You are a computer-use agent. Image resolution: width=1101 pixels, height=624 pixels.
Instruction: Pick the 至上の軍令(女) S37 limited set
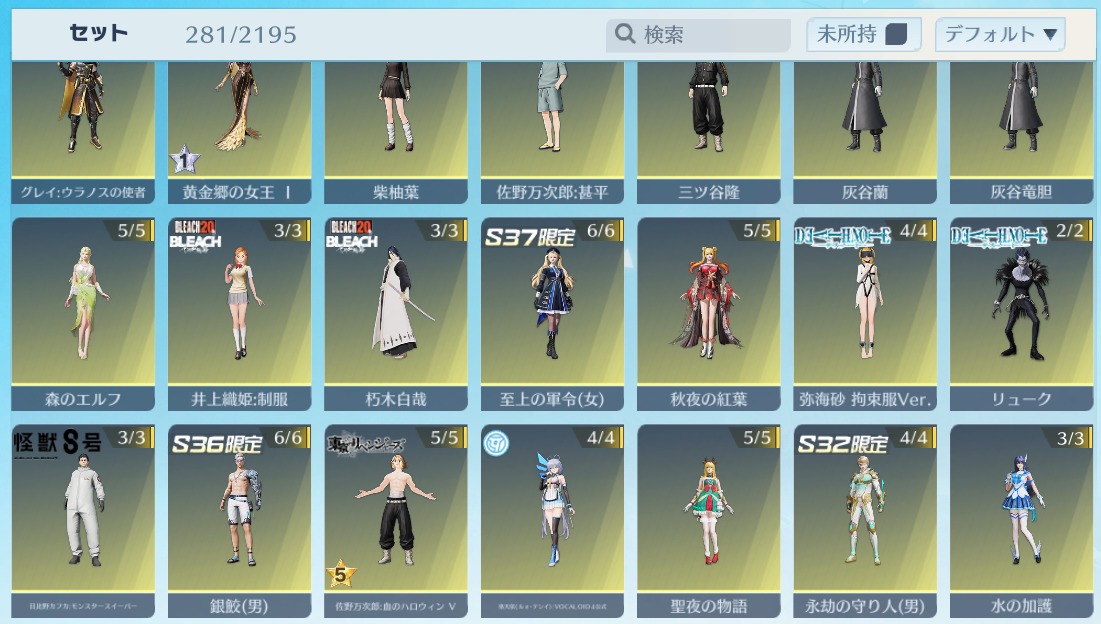tap(552, 311)
